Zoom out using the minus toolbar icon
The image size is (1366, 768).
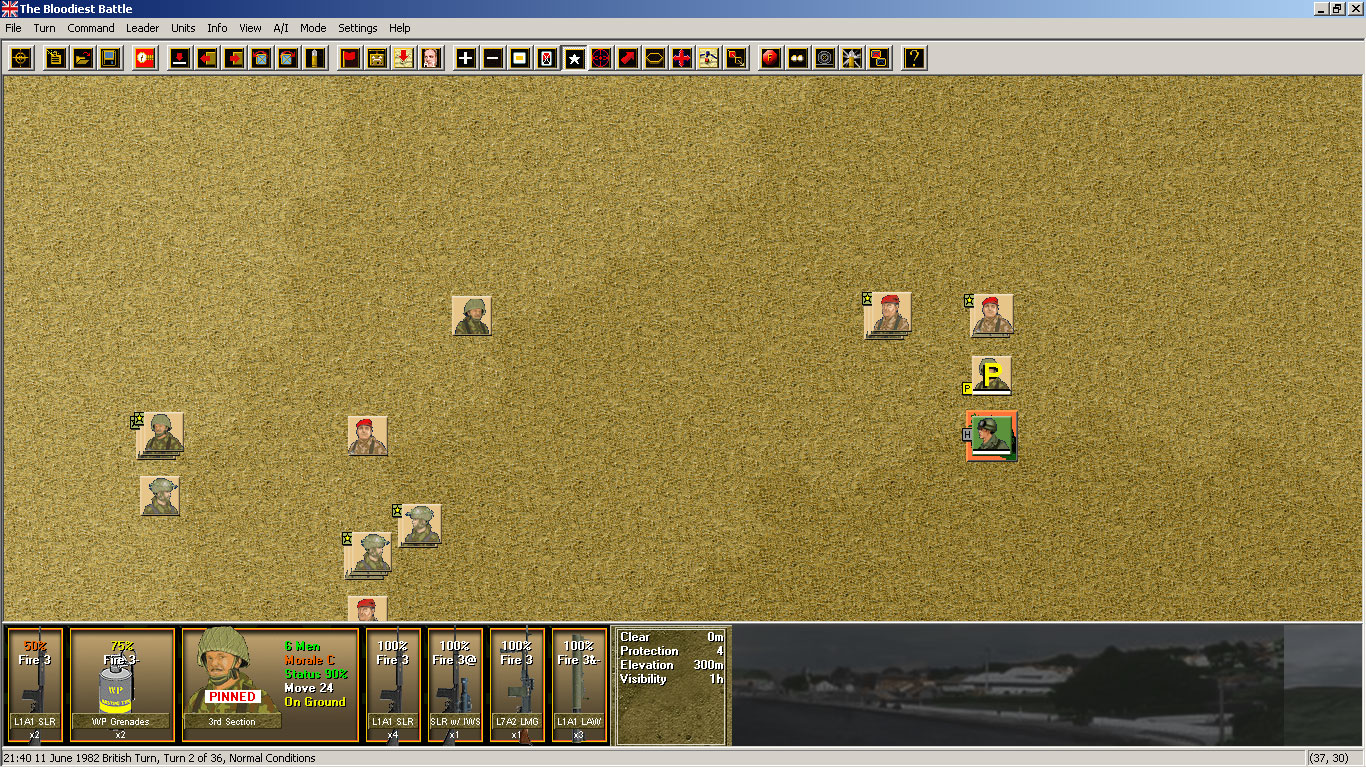[x=491, y=58]
